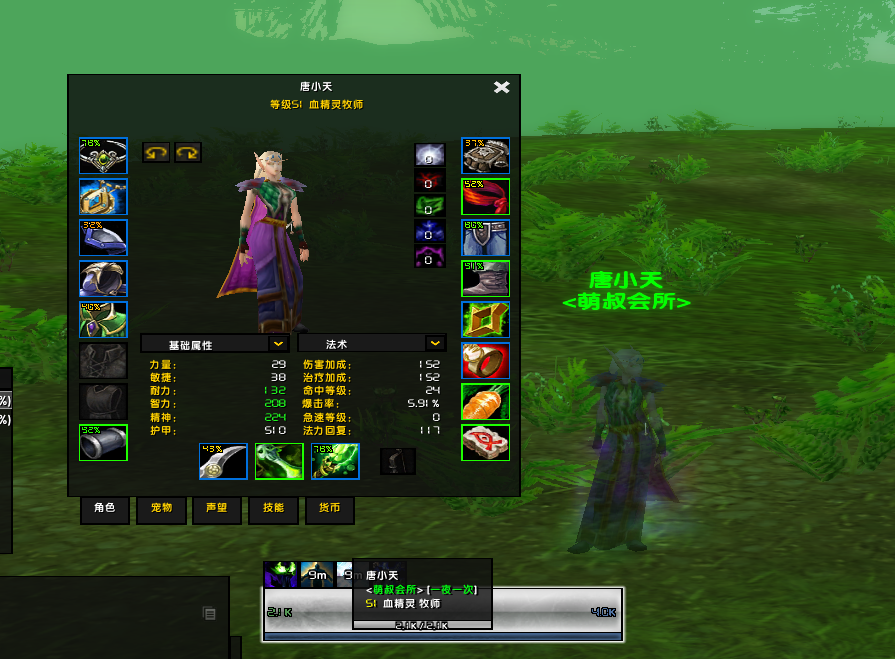Show the 声望 tab
The height and width of the screenshot is (659, 895).
(x=217, y=508)
